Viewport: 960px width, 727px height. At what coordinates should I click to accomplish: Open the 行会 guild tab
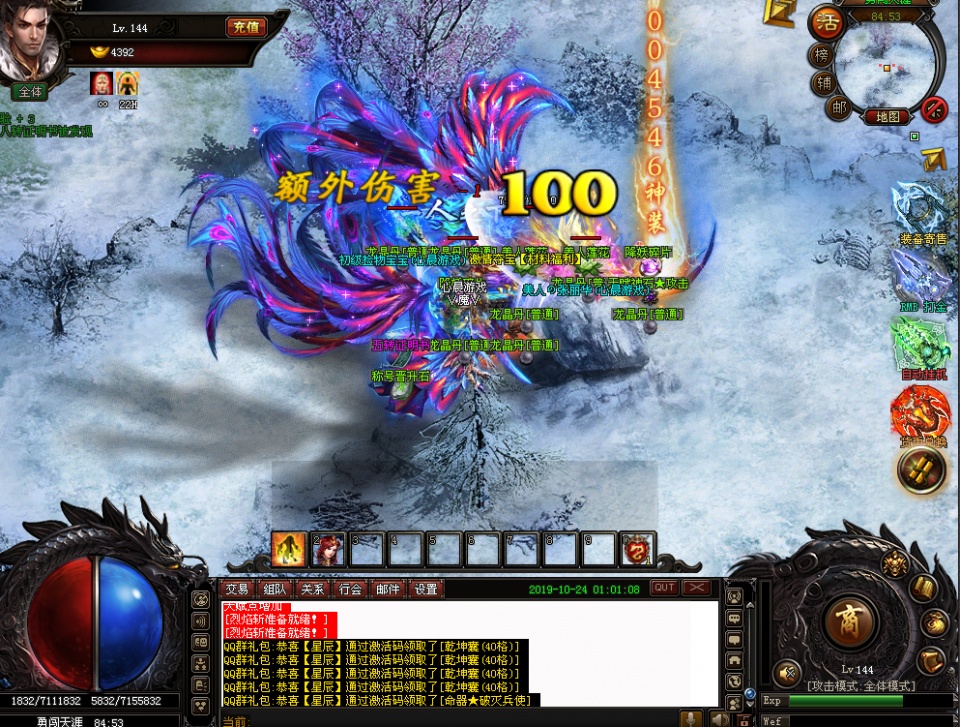click(350, 589)
